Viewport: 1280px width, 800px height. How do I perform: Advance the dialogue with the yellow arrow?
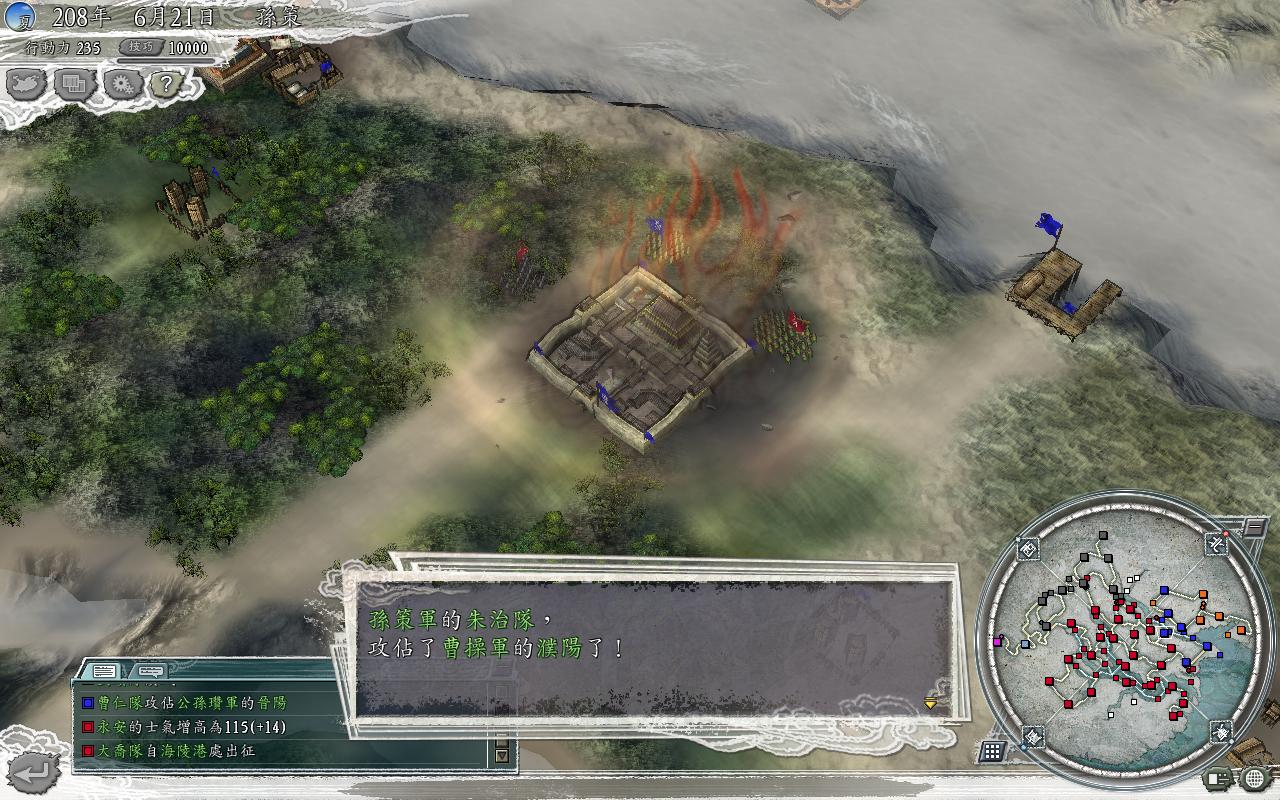(931, 703)
